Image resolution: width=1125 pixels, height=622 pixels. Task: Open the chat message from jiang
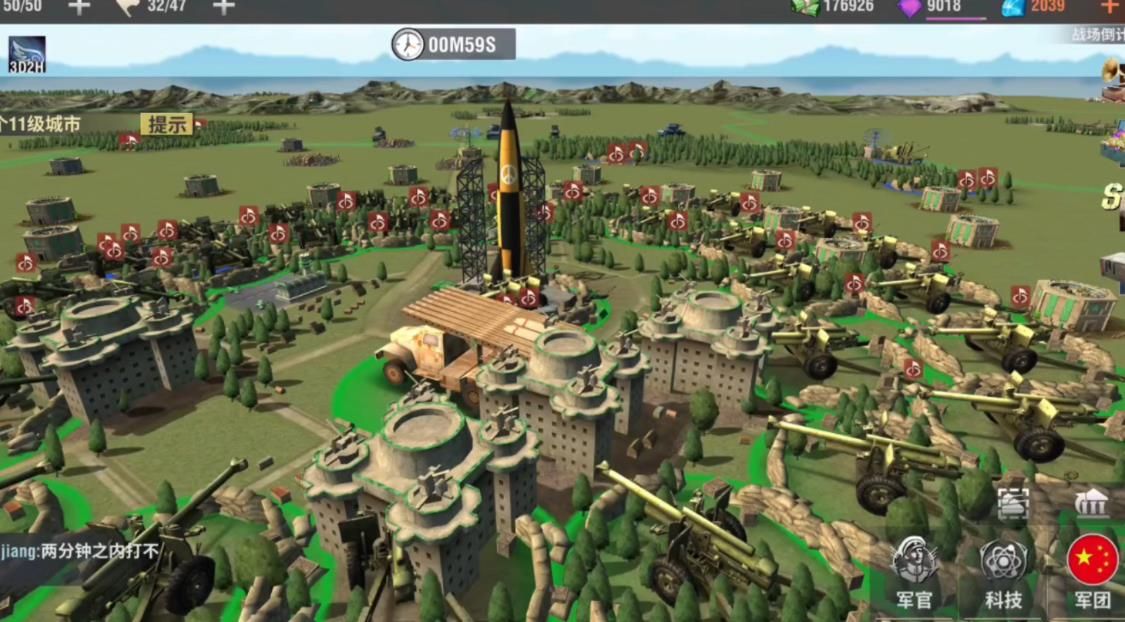80,550
